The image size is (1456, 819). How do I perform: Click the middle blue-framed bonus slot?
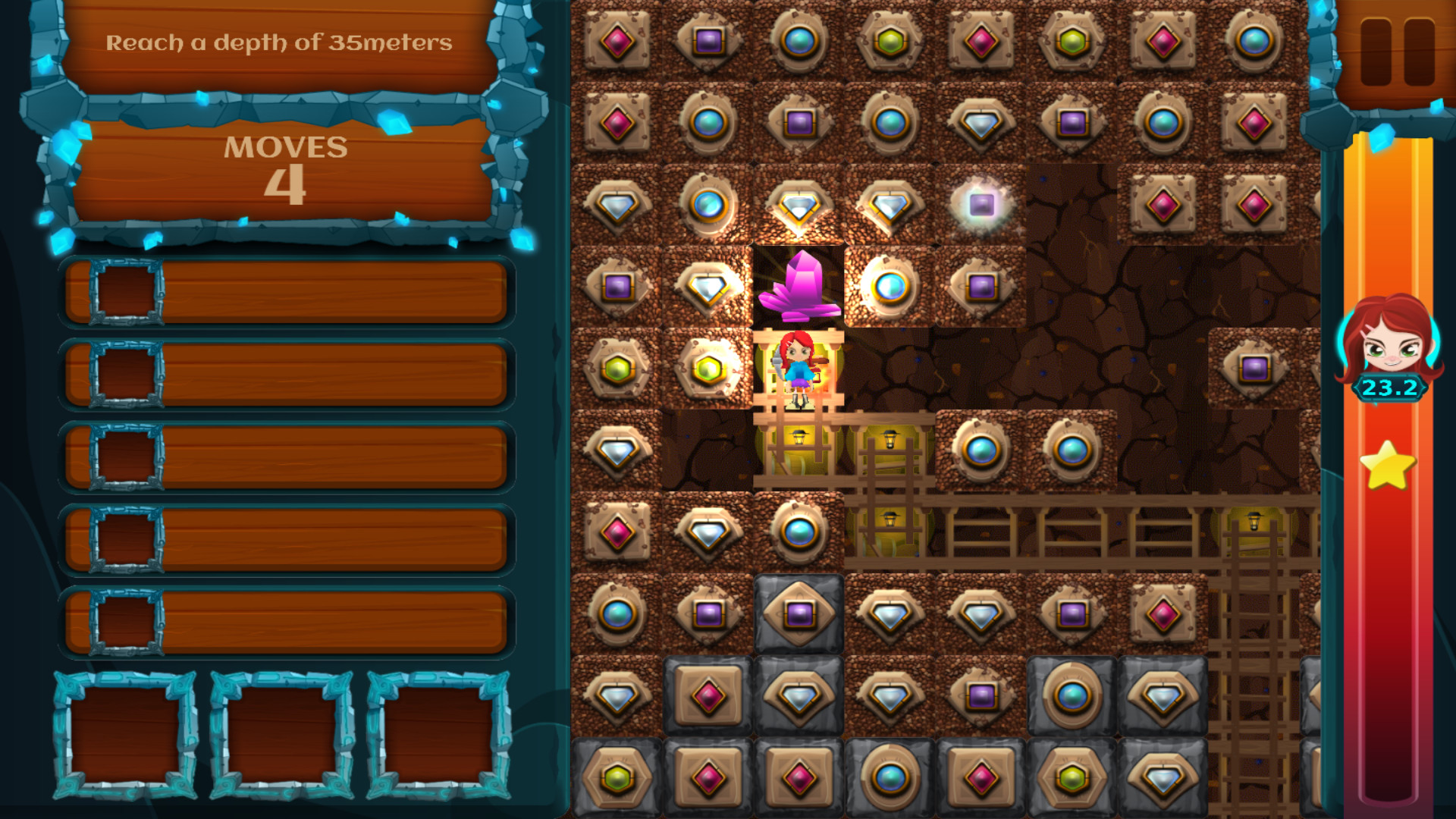(281, 732)
